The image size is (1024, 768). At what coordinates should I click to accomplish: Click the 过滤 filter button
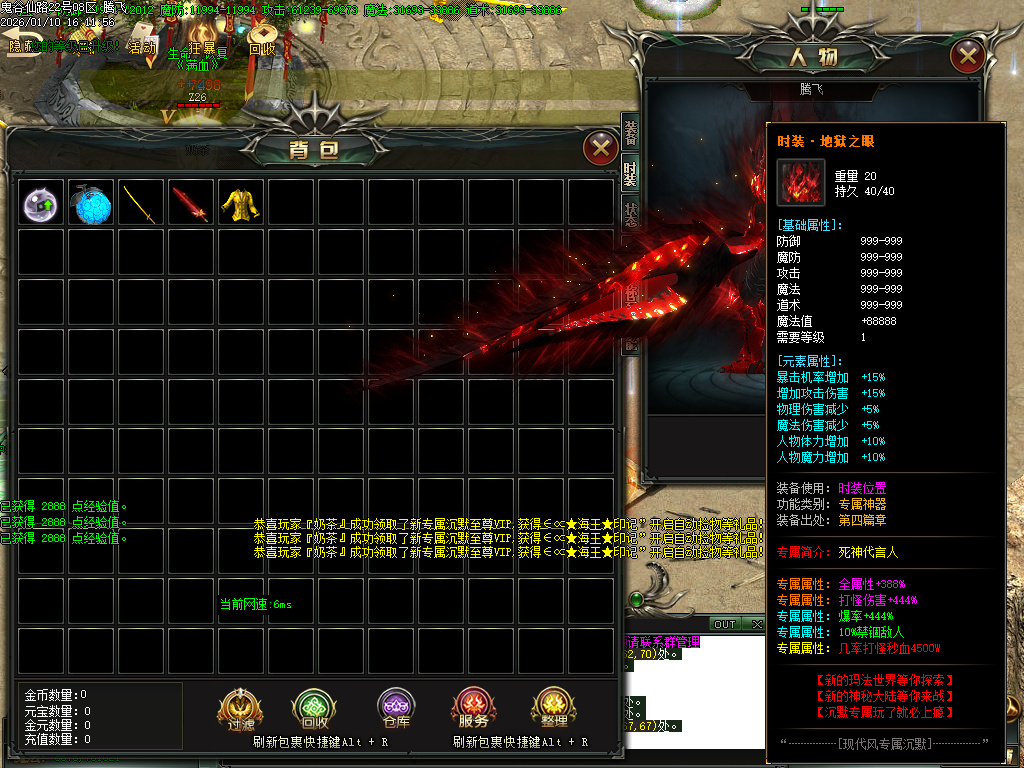point(240,710)
